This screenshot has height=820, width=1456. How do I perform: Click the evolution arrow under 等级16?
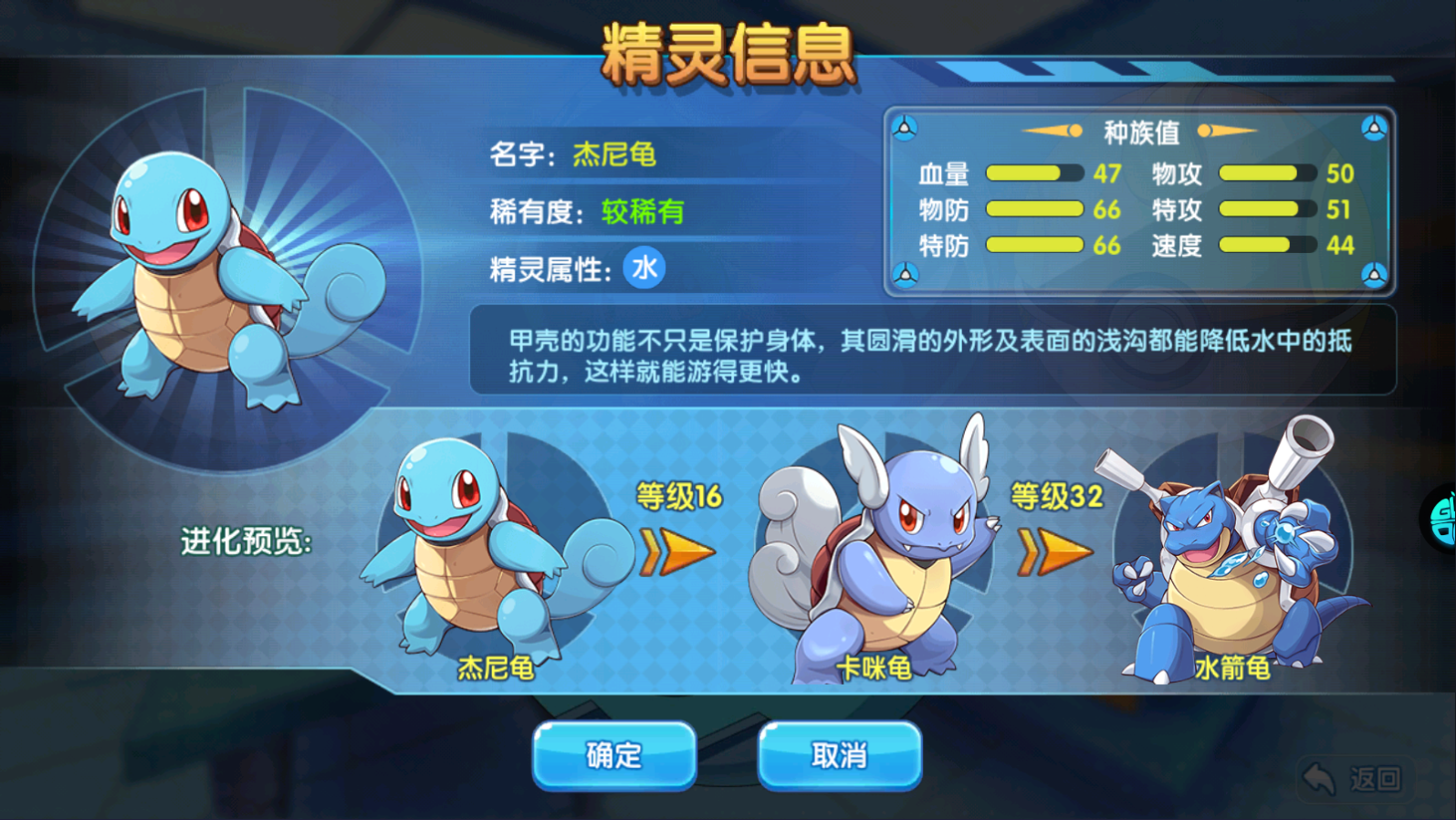click(x=676, y=552)
